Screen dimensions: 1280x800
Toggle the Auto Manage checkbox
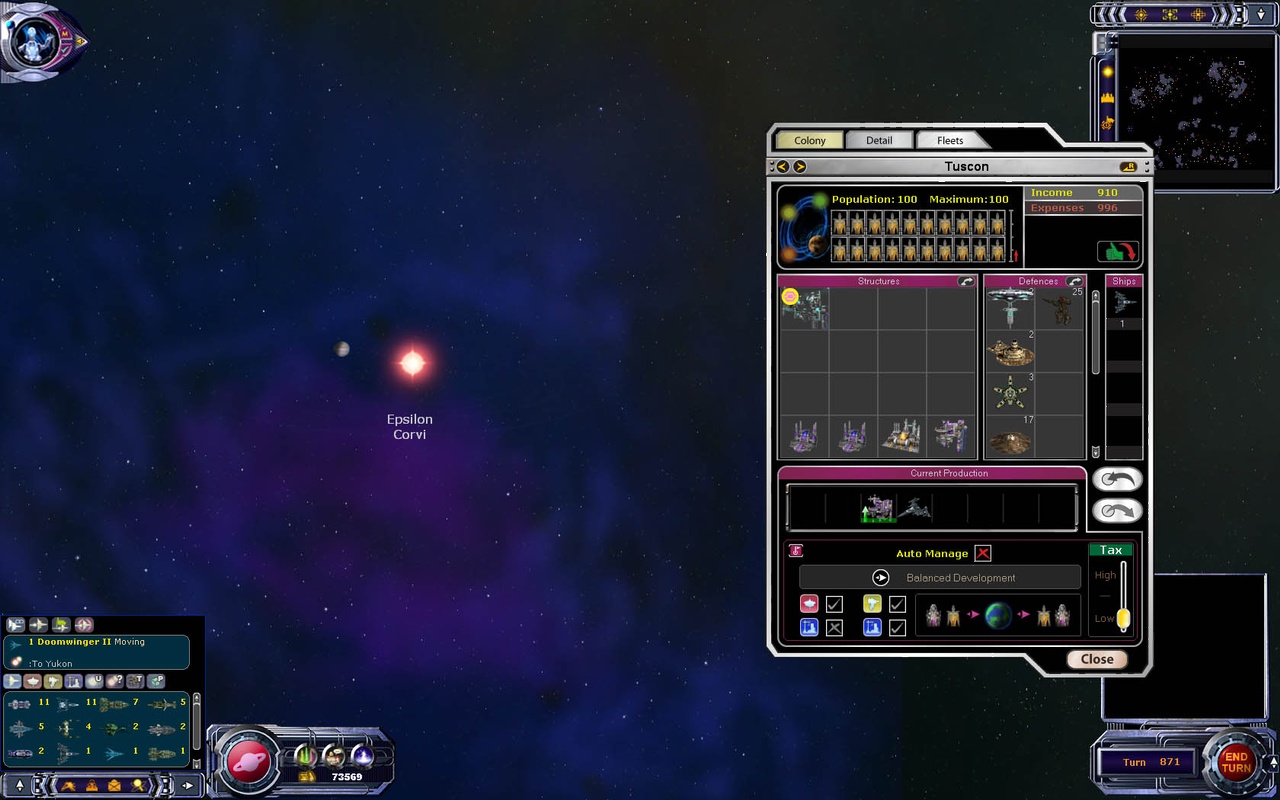(983, 553)
